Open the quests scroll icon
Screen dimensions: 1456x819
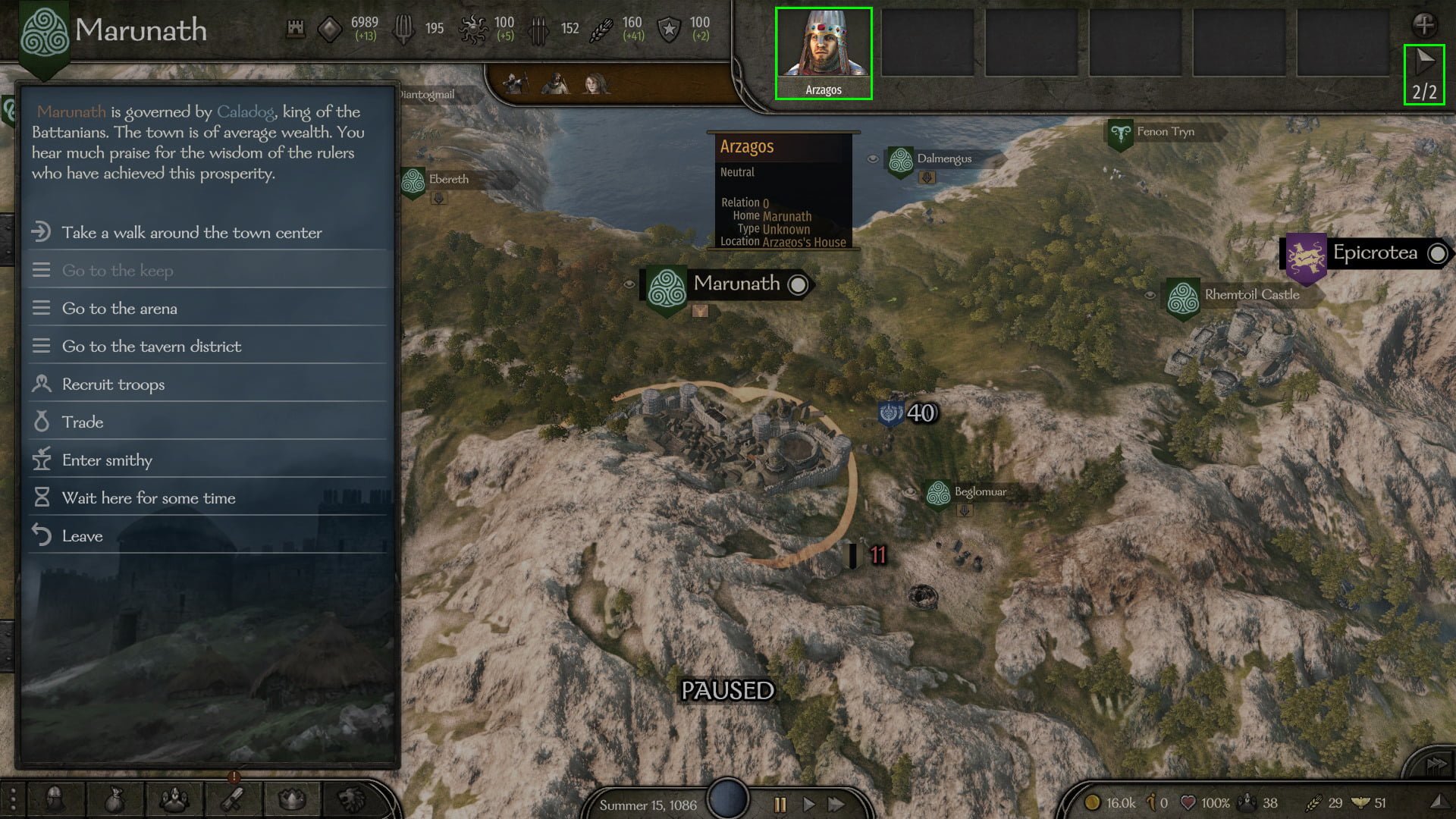point(233,800)
